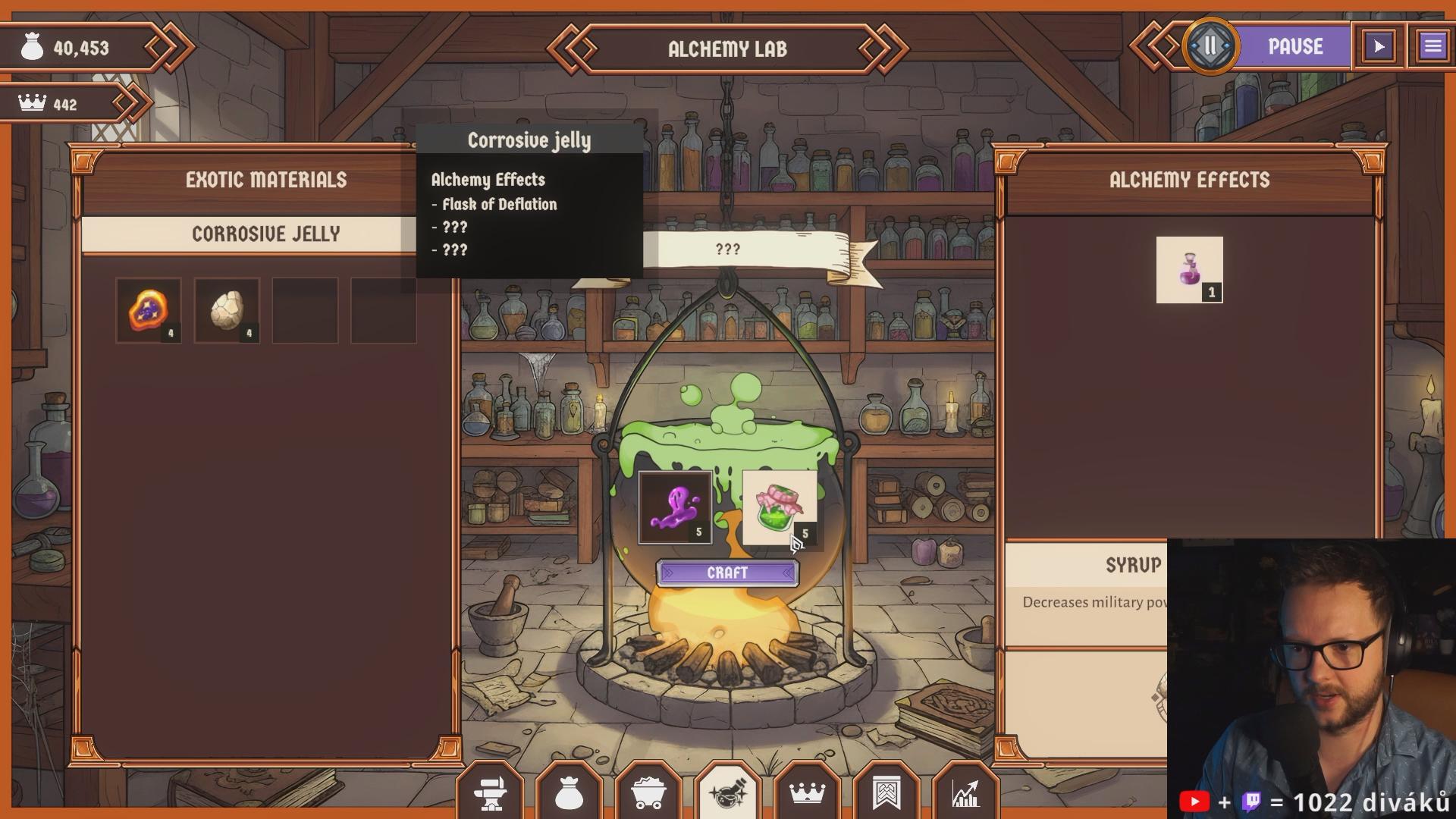Image resolution: width=1456 pixels, height=819 pixels.
Task: Select the alchemy potion tab
Action: point(727,793)
